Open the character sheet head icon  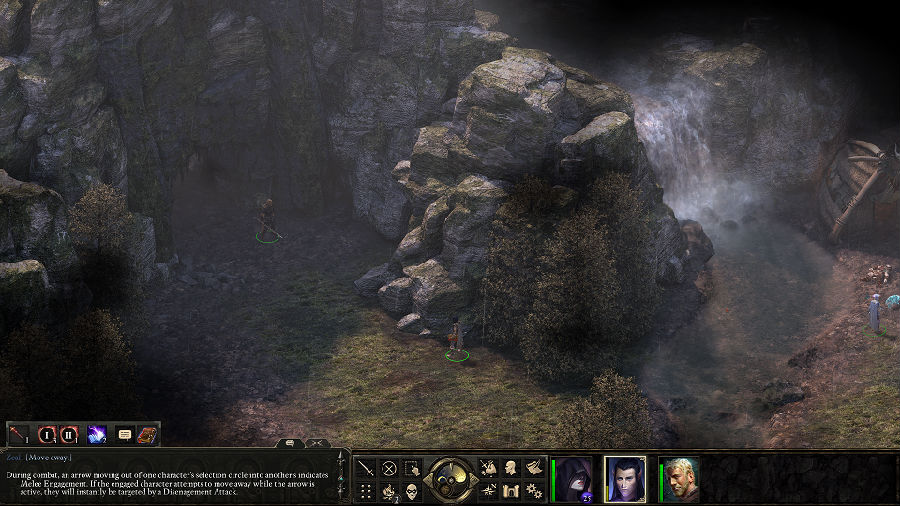pyautogui.click(x=511, y=467)
